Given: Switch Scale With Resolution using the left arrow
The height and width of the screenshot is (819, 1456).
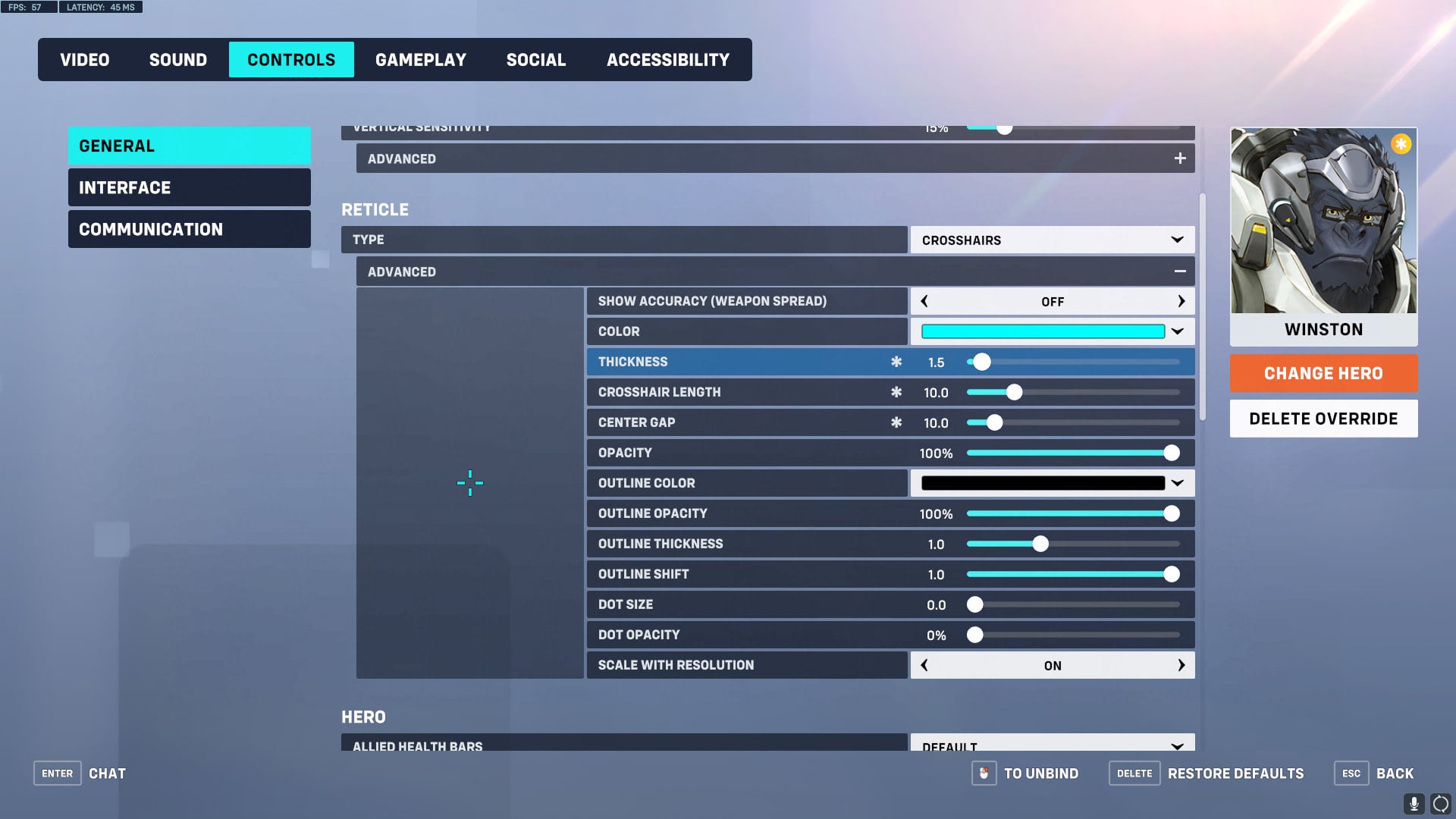Looking at the screenshot, I should (x=924, y=664).
